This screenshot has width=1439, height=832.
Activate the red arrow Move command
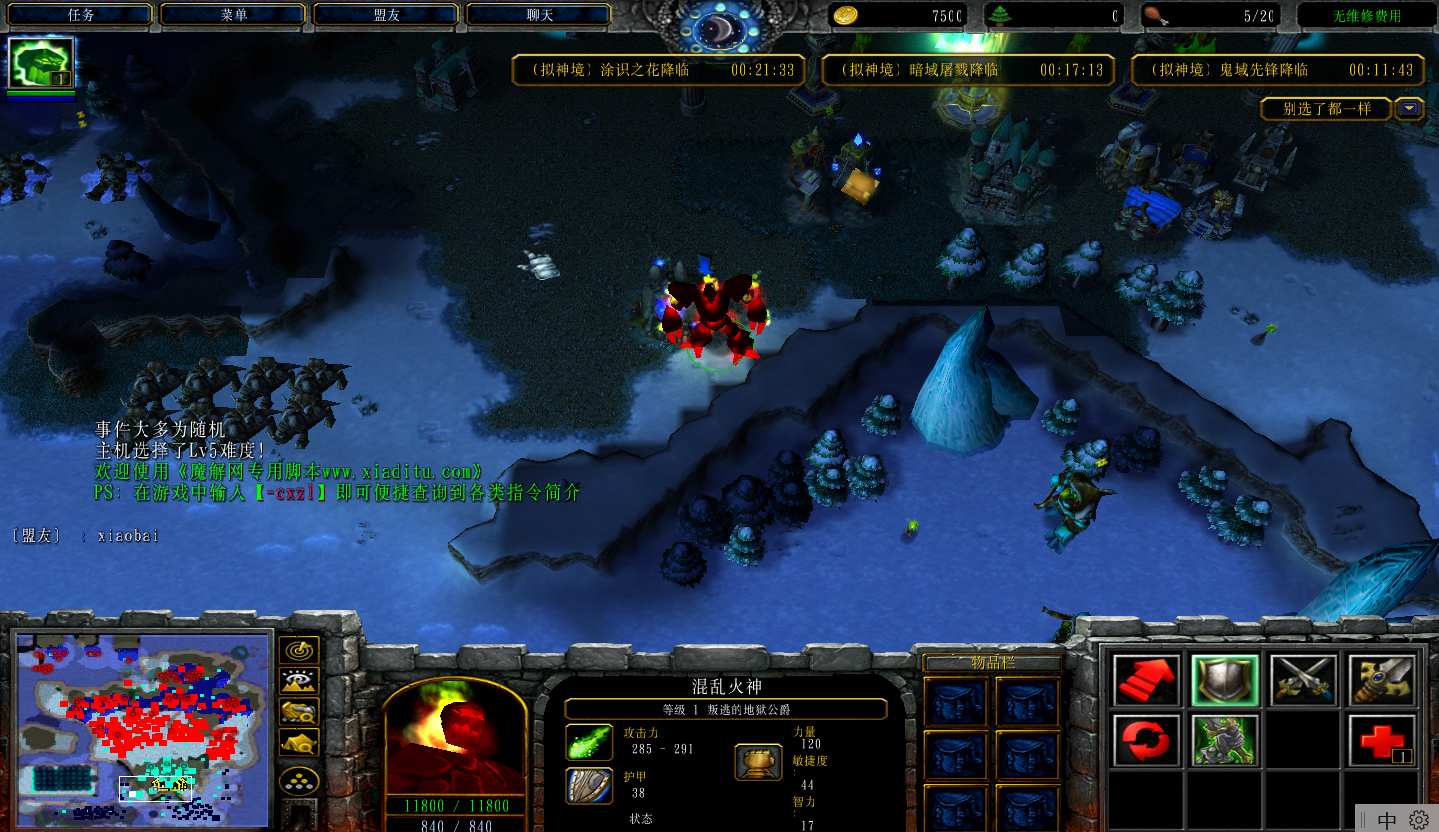pos(1147,680)
